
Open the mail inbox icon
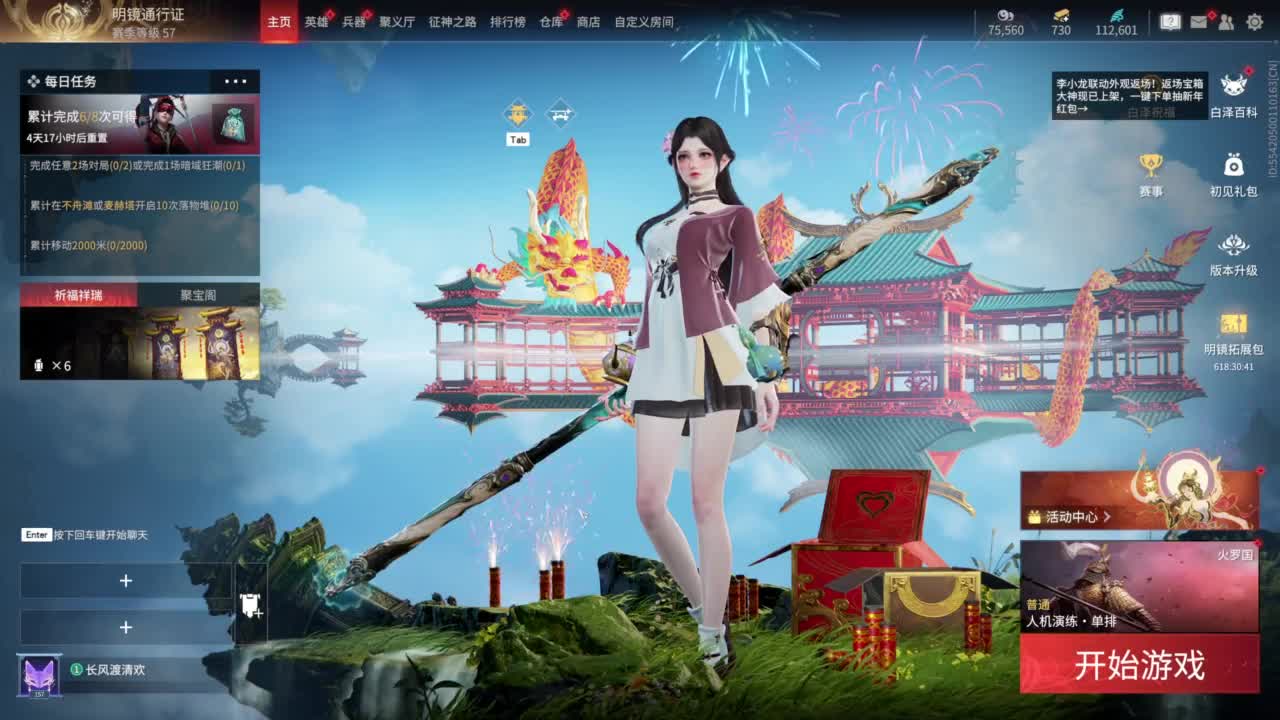1199,21
